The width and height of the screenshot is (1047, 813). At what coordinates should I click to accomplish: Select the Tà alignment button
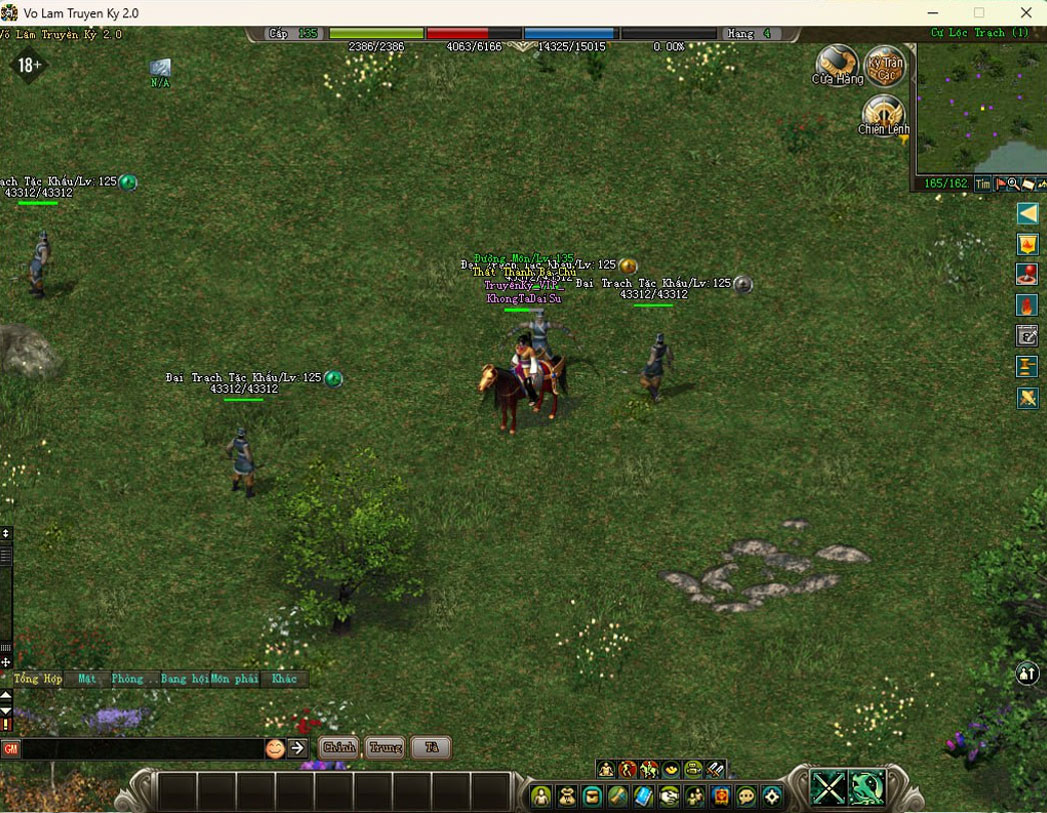point(431,748)
